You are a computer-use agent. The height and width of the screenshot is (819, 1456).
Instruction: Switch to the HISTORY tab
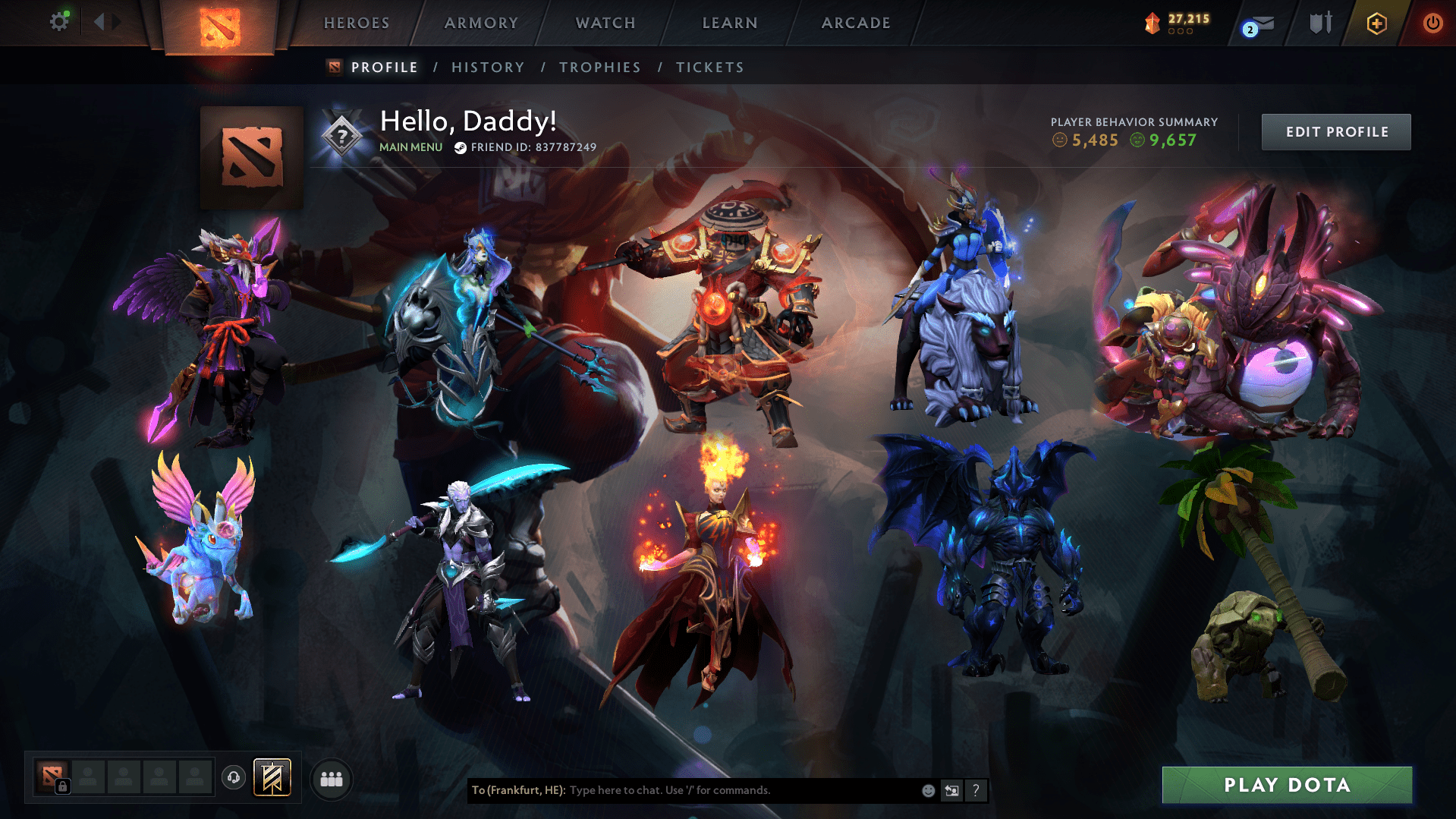point(488,67)
